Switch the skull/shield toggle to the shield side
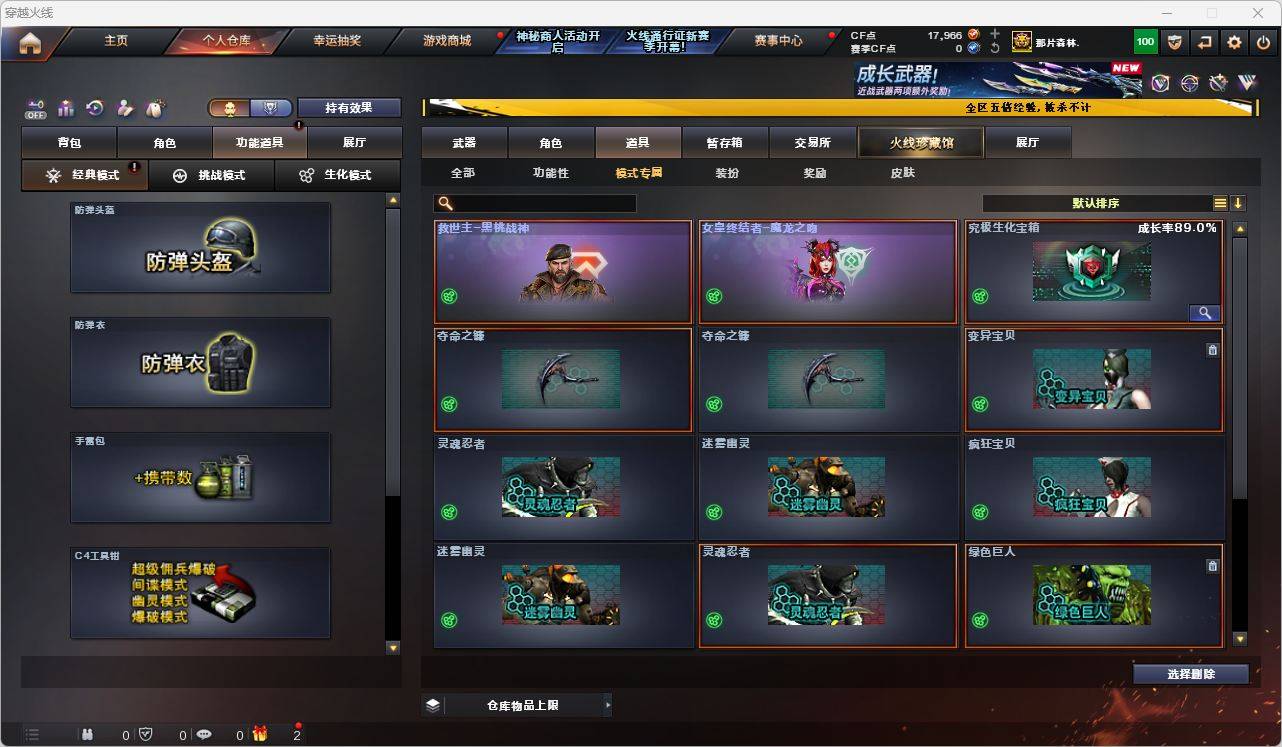Image resolution: width=1282 pixels, height=747 pixels. click(x=270, y=107)
